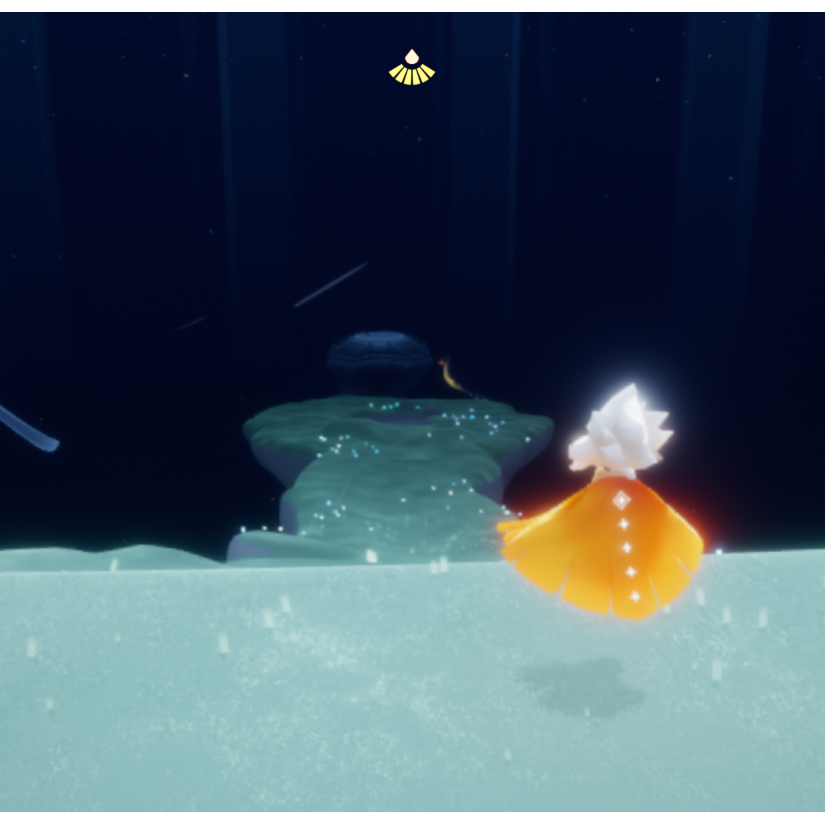Click the yellow cape energy fan icon
This screenshot has height=825, width=825.
point(412,68)
